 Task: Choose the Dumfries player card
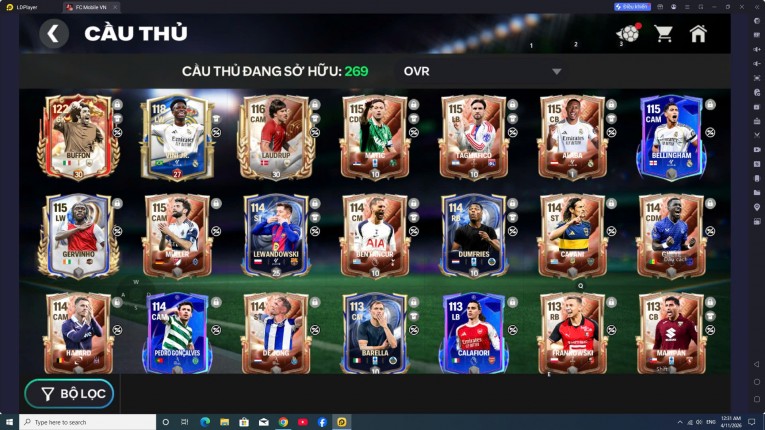pos(472,235)
